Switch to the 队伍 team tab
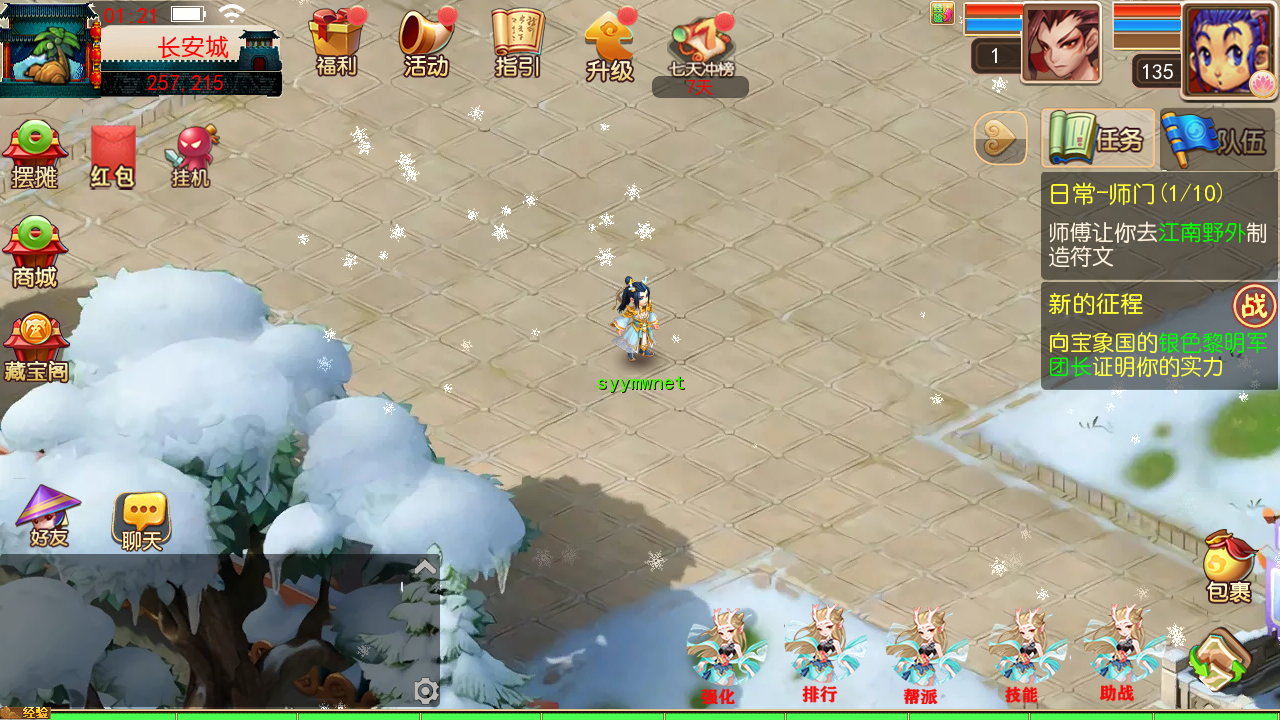This screenshot has width=1280, height=720. click(1218, 139)
